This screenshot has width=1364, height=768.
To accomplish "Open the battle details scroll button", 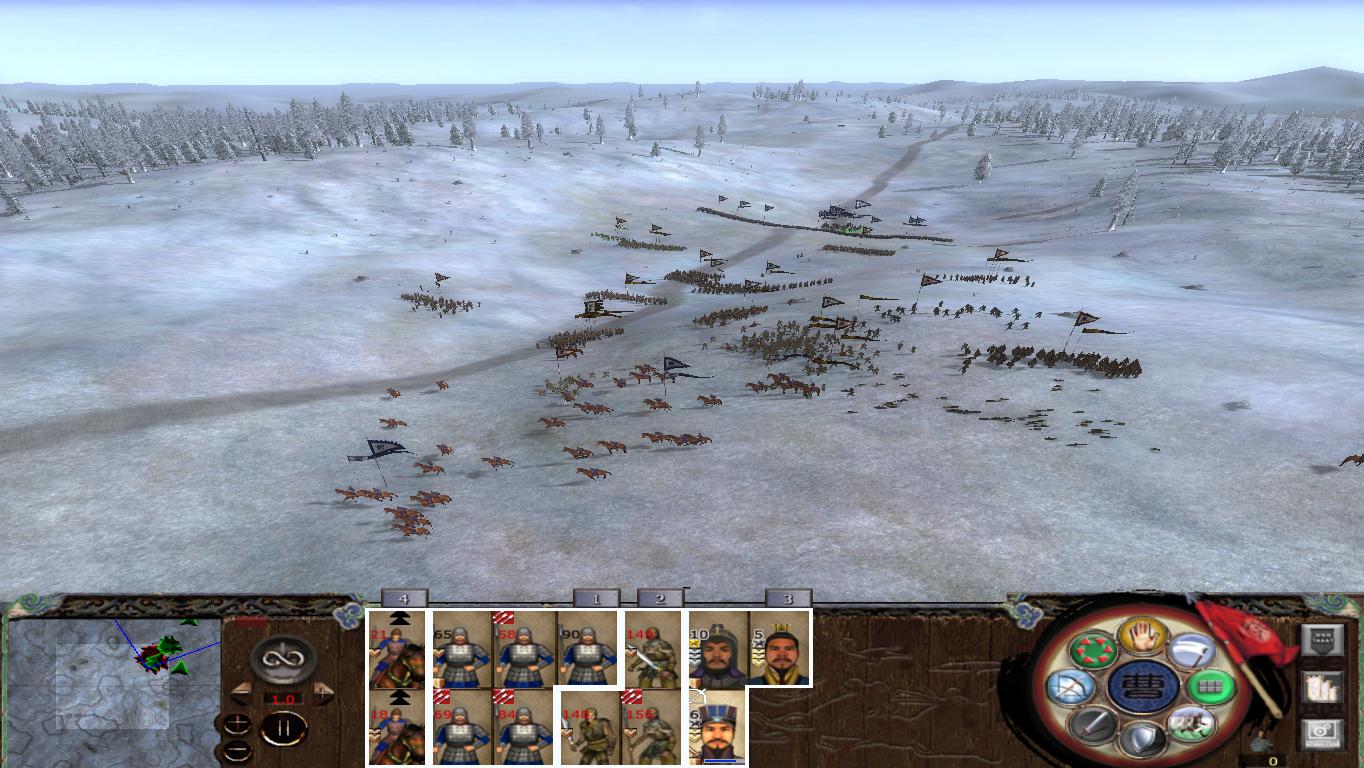I will [x=1322, y=687].
